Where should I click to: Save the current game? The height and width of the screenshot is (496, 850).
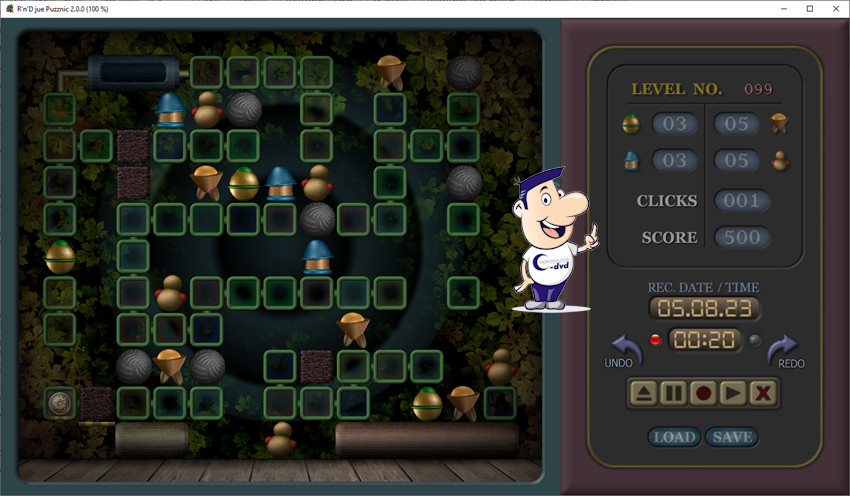point(732,437)
